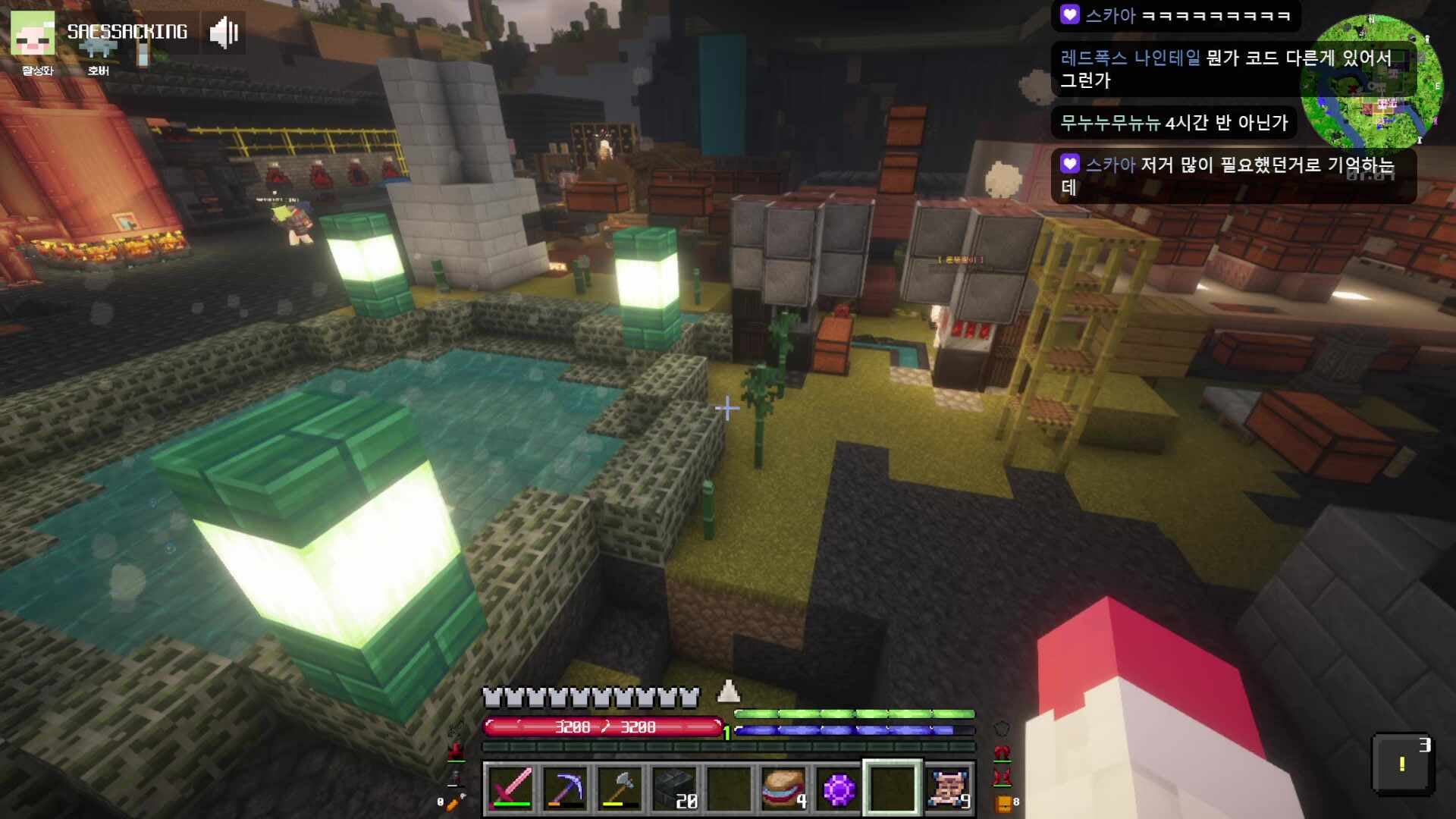Click the voice chat speaker icon
Viewport: 1456px width, 819px height.
click(224, 33)
